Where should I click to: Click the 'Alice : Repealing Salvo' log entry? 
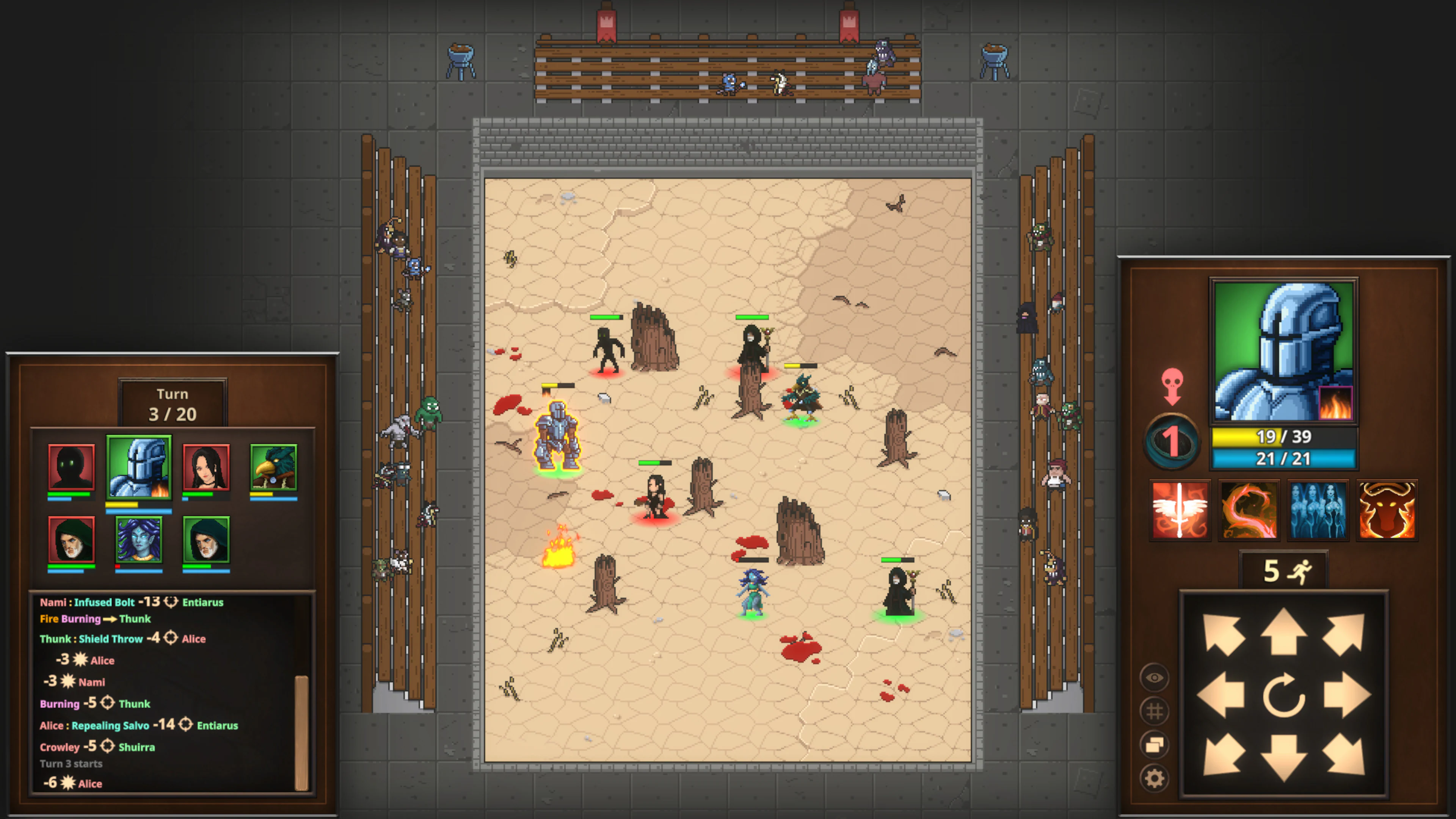[x=138, y=725]
